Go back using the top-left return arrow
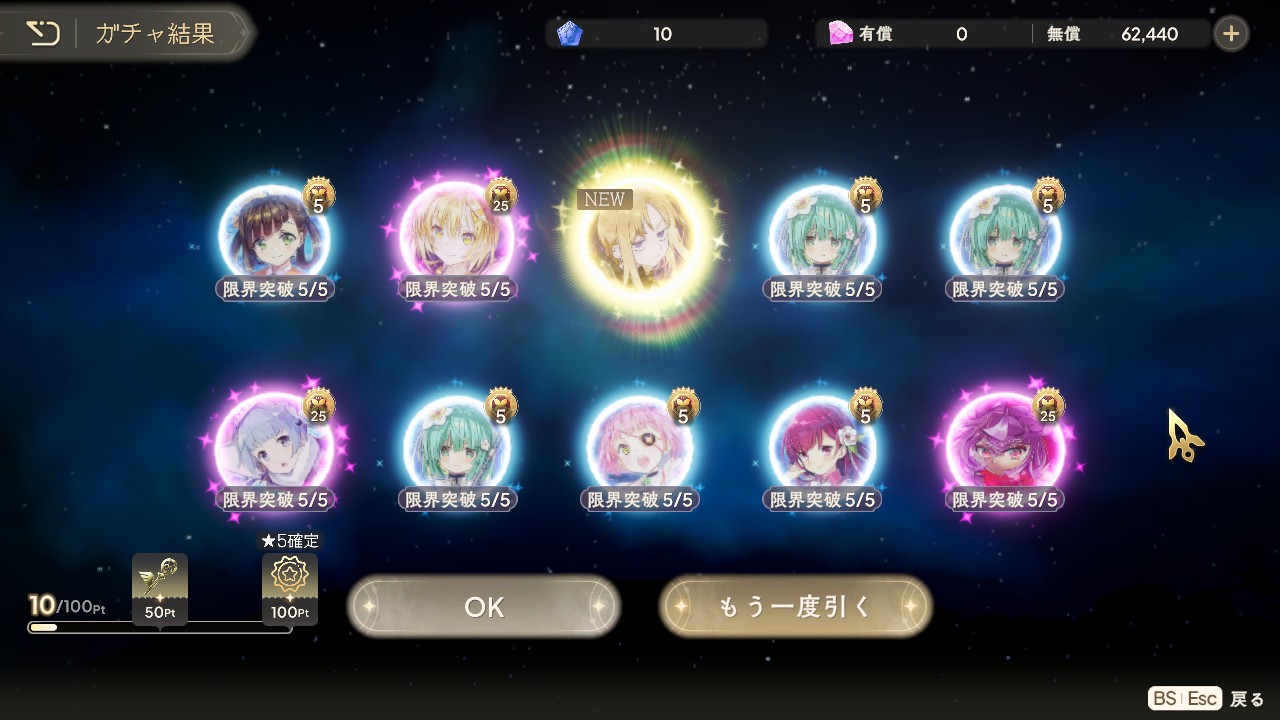 click(43, 34)
